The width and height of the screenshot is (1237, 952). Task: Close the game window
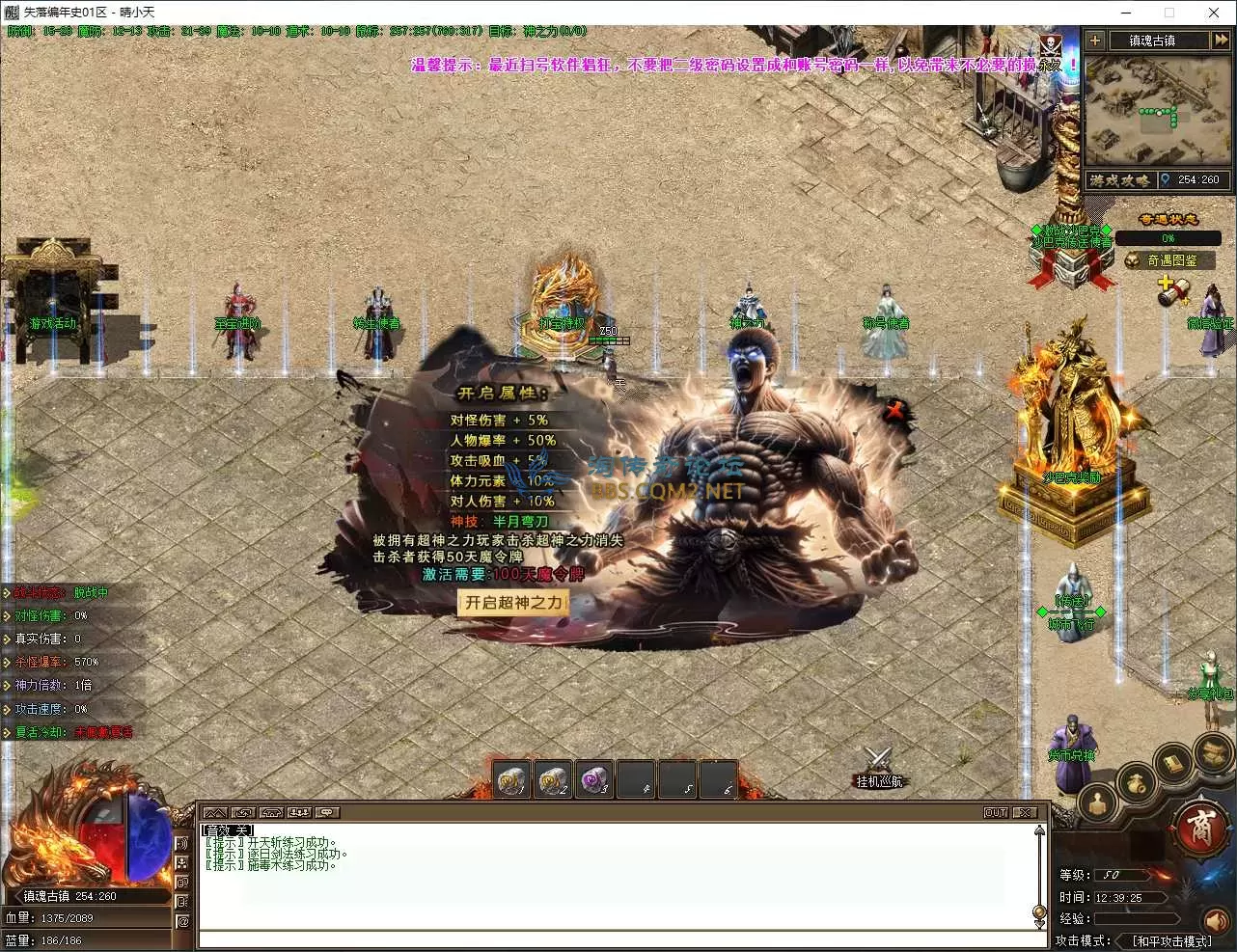(x=1214, y=13)
